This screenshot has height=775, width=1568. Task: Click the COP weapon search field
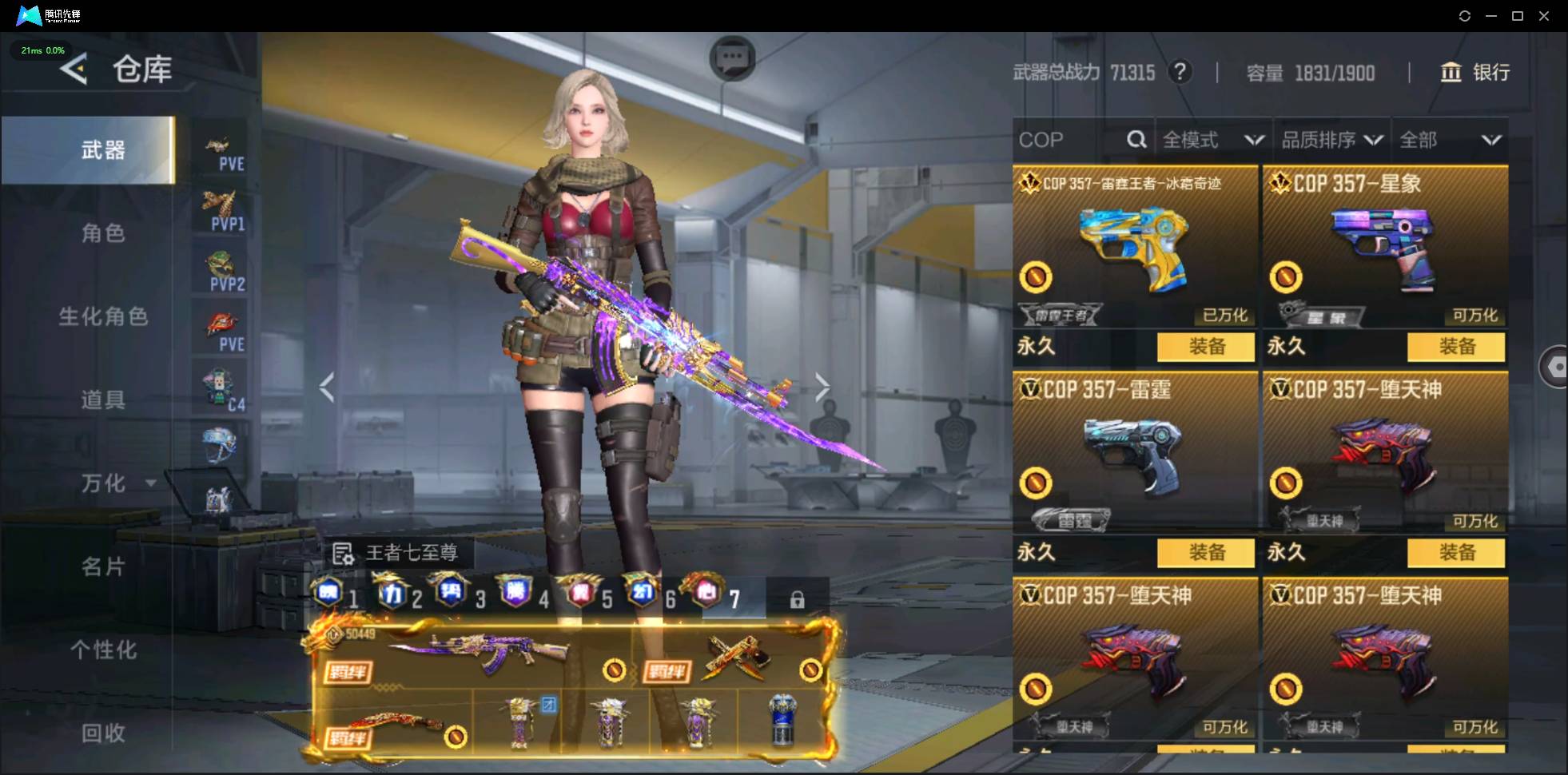click(1069, 140)
